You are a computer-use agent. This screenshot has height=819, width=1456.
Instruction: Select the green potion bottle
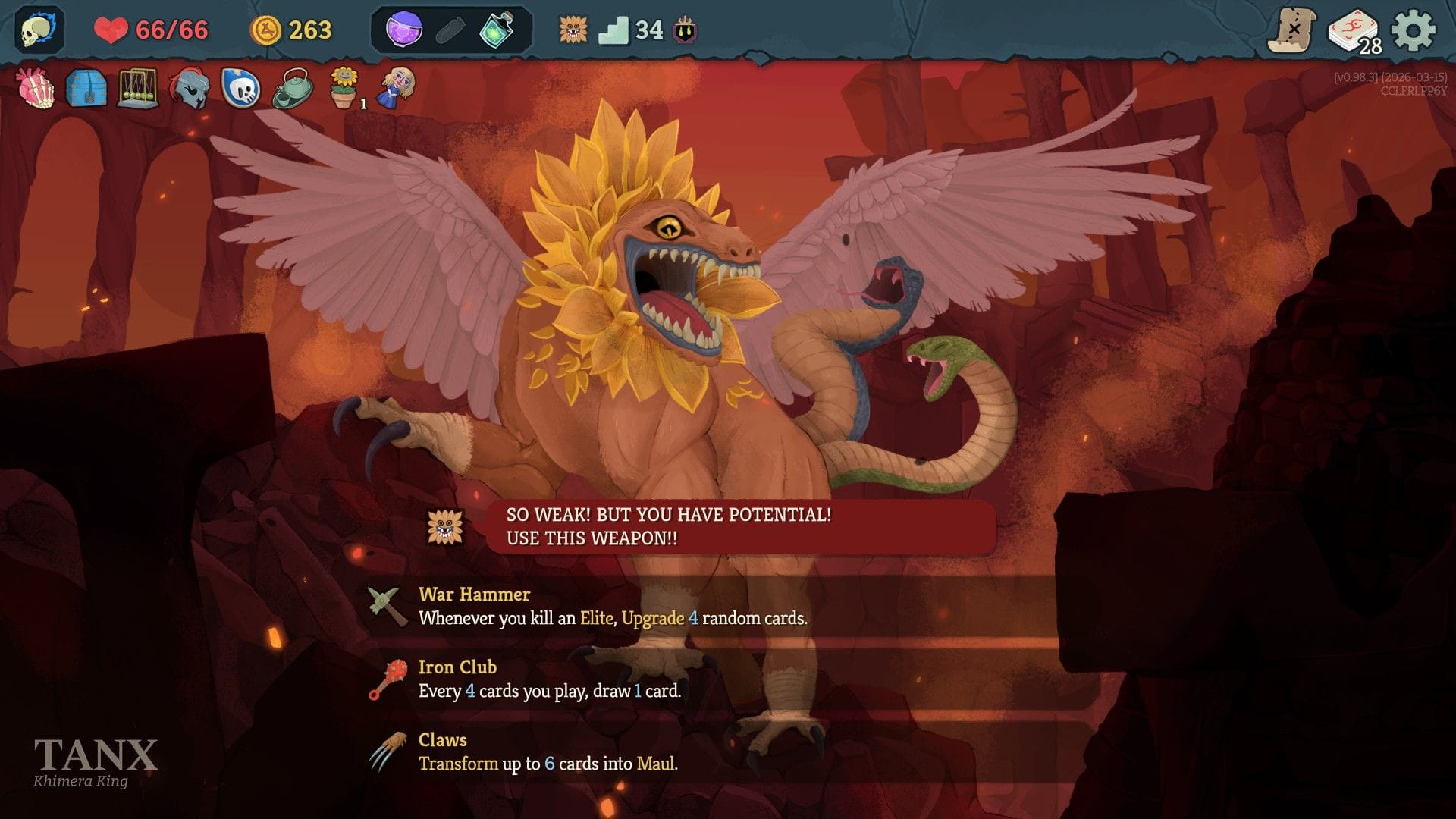[x=497, y=30]
